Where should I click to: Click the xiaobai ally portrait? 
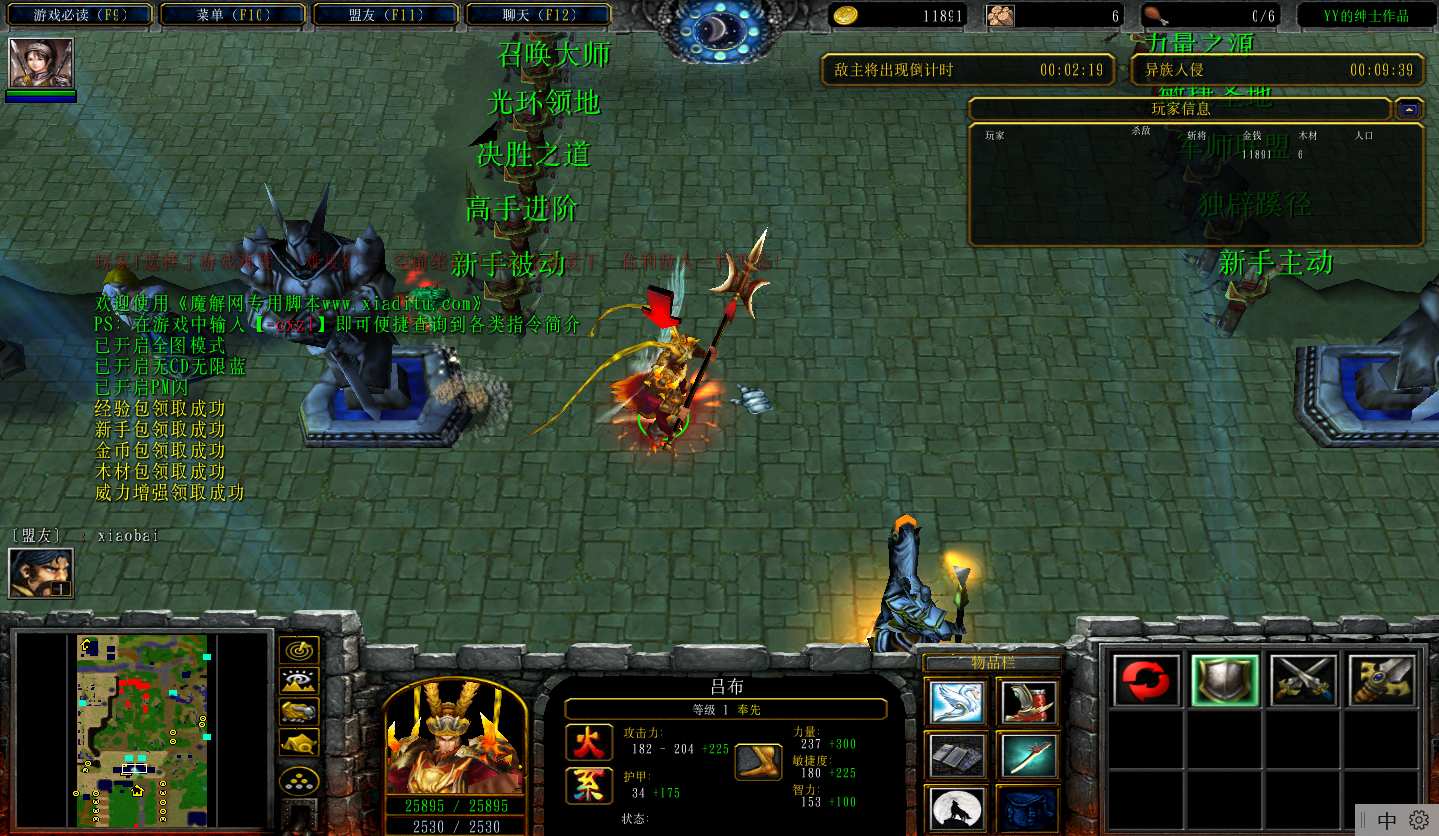point(41,573)
